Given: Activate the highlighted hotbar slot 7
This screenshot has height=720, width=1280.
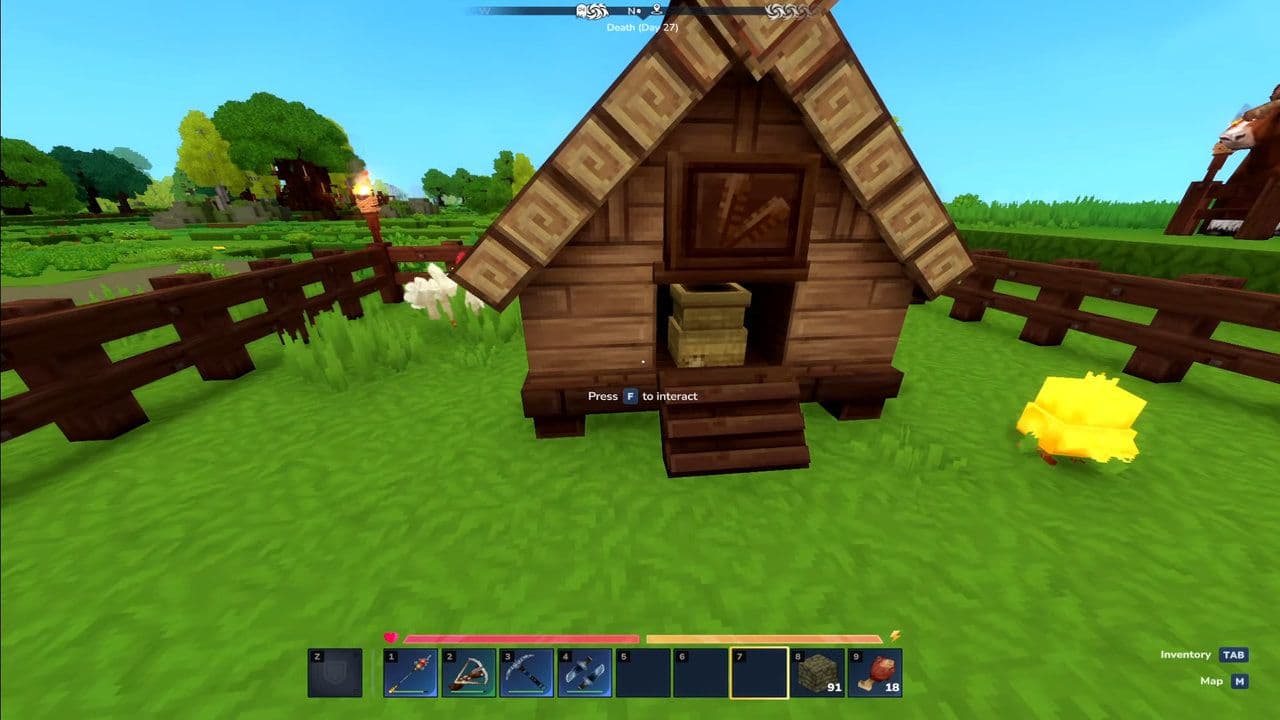Looking at the screenshot, I should point(759,674).
